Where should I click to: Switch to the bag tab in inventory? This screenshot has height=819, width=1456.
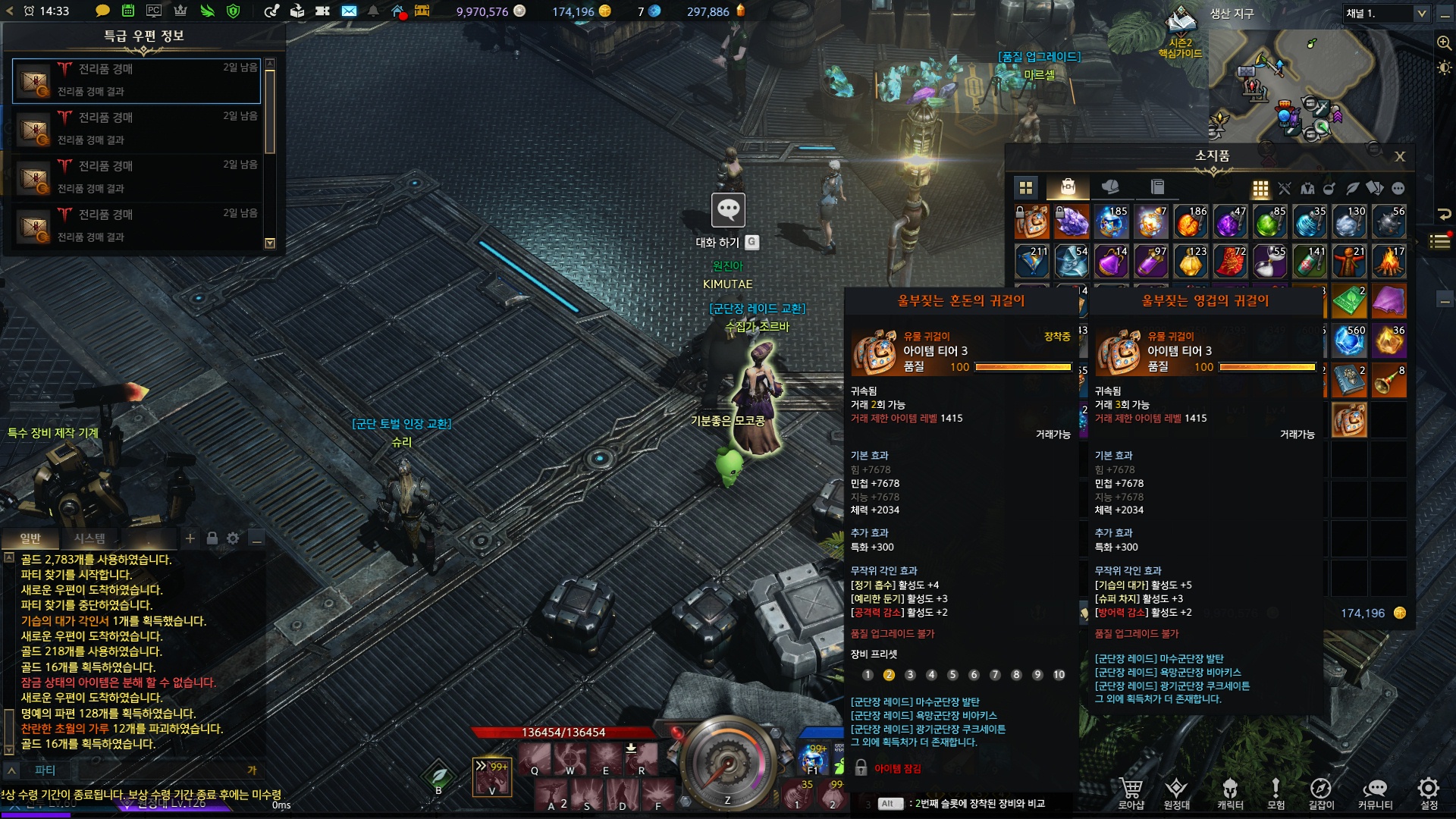1068,187
